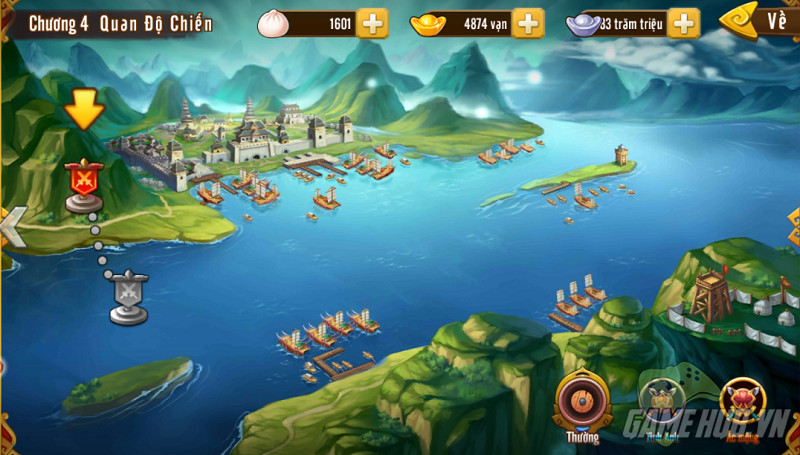Add silver currency with plus button
800x455 pixels.
683,23
